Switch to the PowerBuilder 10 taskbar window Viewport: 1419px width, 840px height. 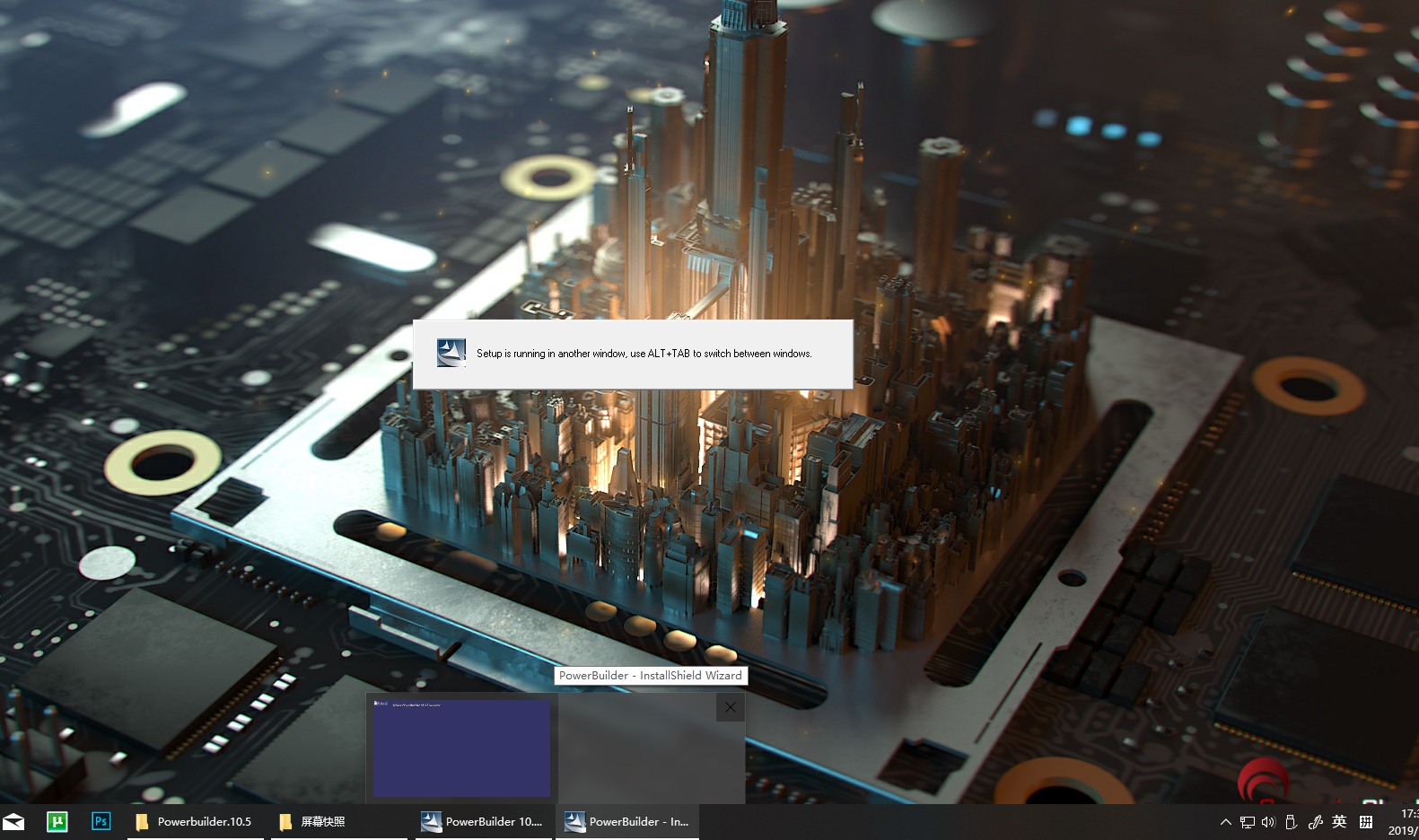[482, 821]
